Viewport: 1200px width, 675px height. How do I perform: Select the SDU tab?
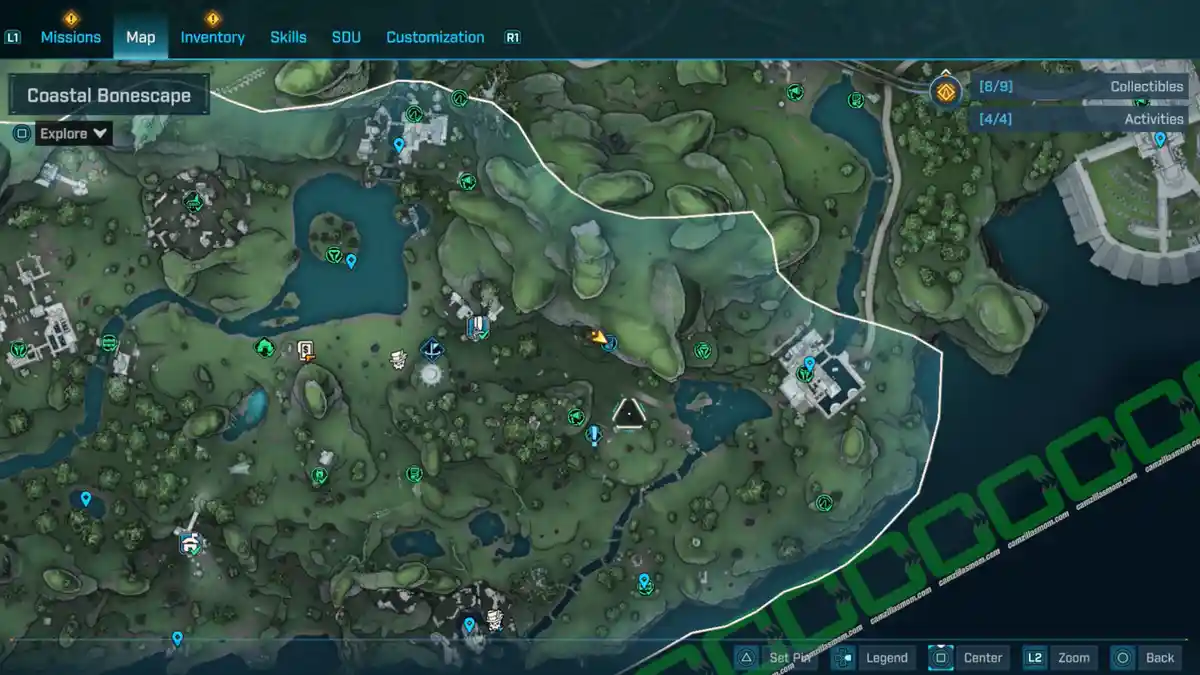[346, 37]
